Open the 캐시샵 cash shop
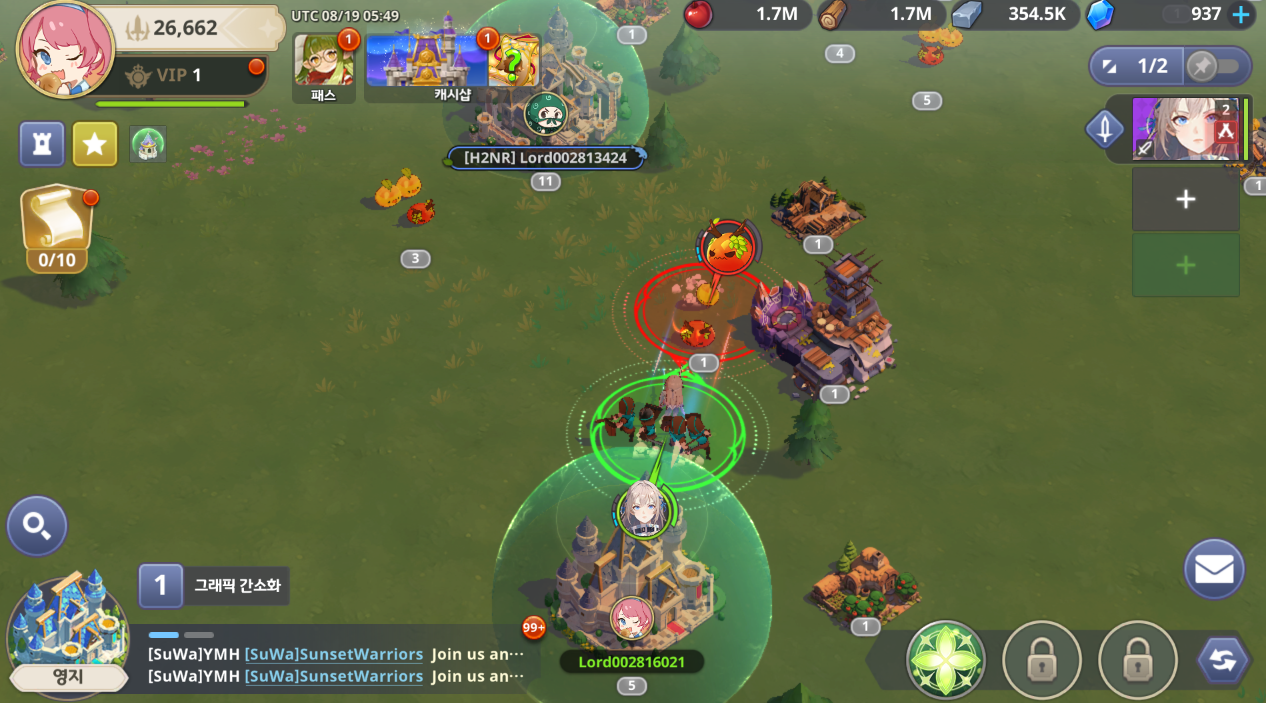 pyautogui.click(x=427, y=63)
